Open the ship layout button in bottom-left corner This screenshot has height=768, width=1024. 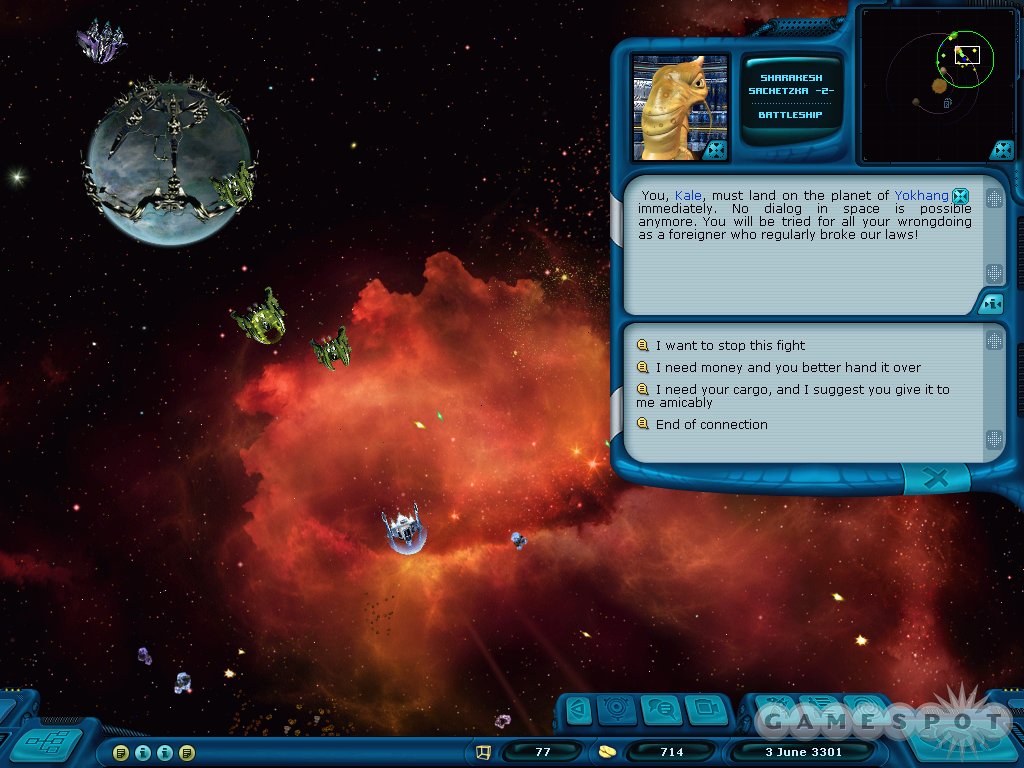coord(46,744)
